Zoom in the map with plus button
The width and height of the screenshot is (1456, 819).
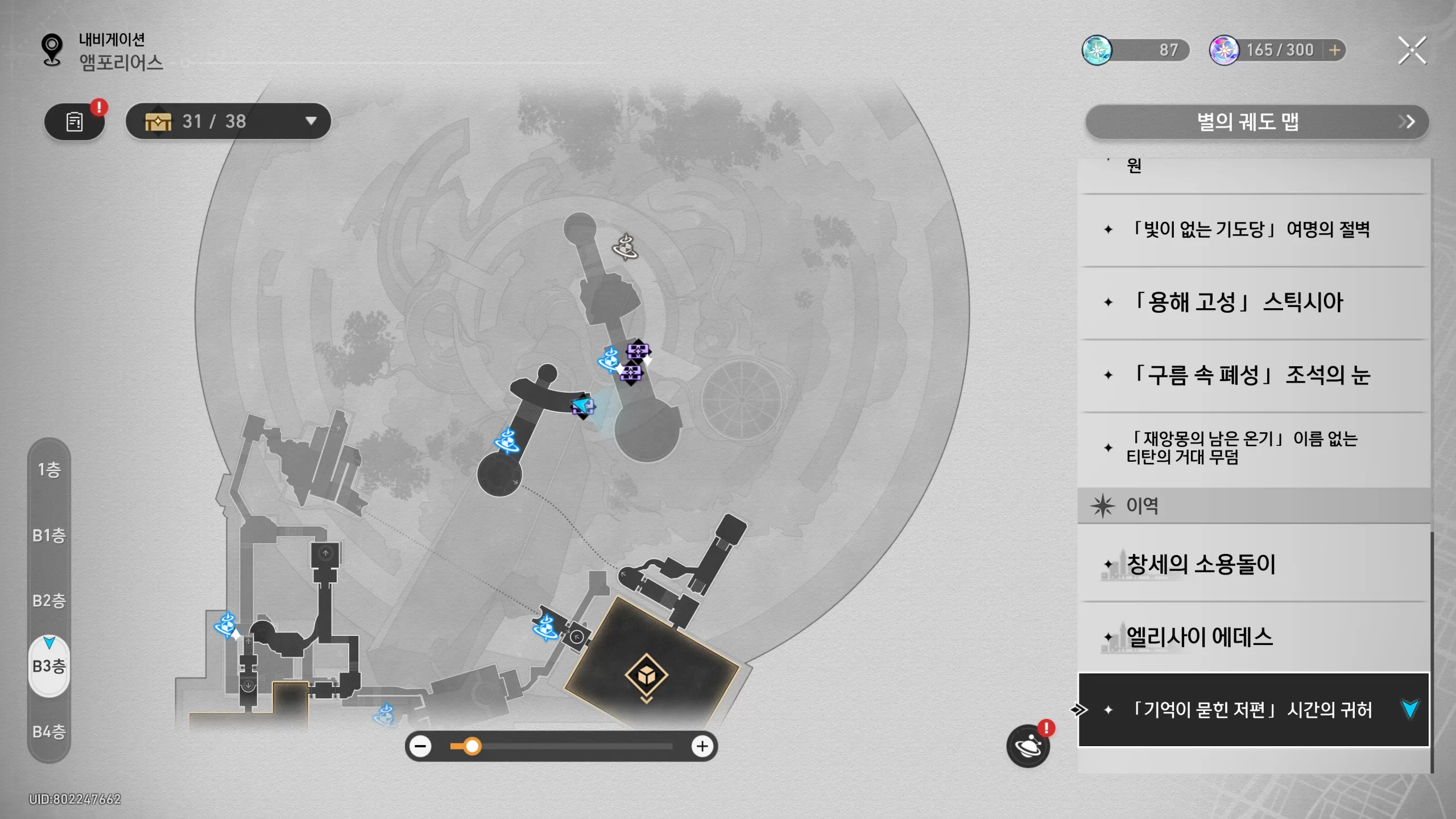[x=702, y=746]
